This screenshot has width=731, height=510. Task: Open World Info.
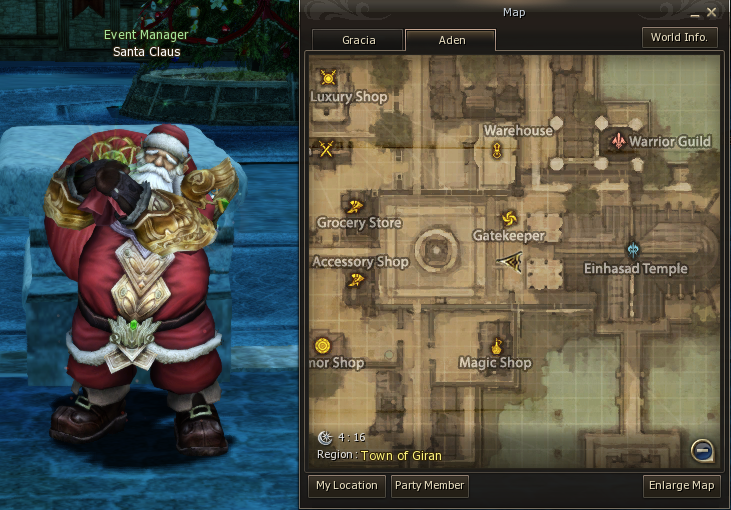point(679,37)
